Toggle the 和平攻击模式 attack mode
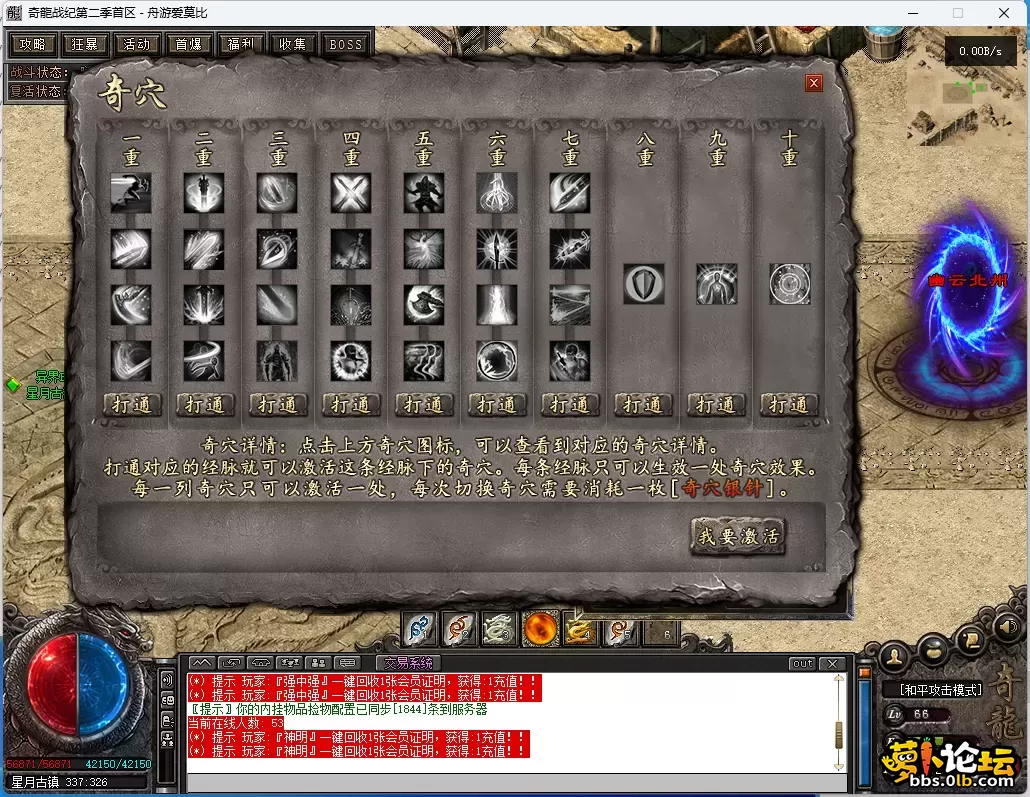 (939, 690)
